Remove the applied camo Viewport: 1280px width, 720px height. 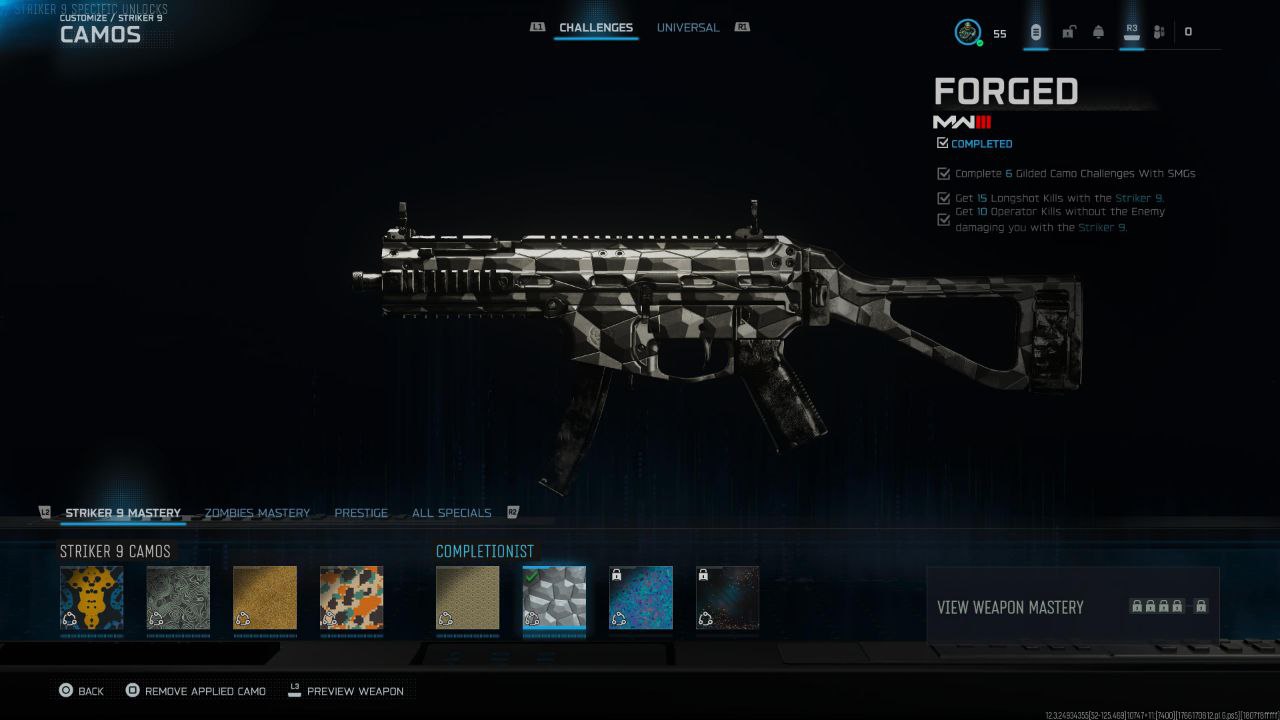tap(196, 691)
